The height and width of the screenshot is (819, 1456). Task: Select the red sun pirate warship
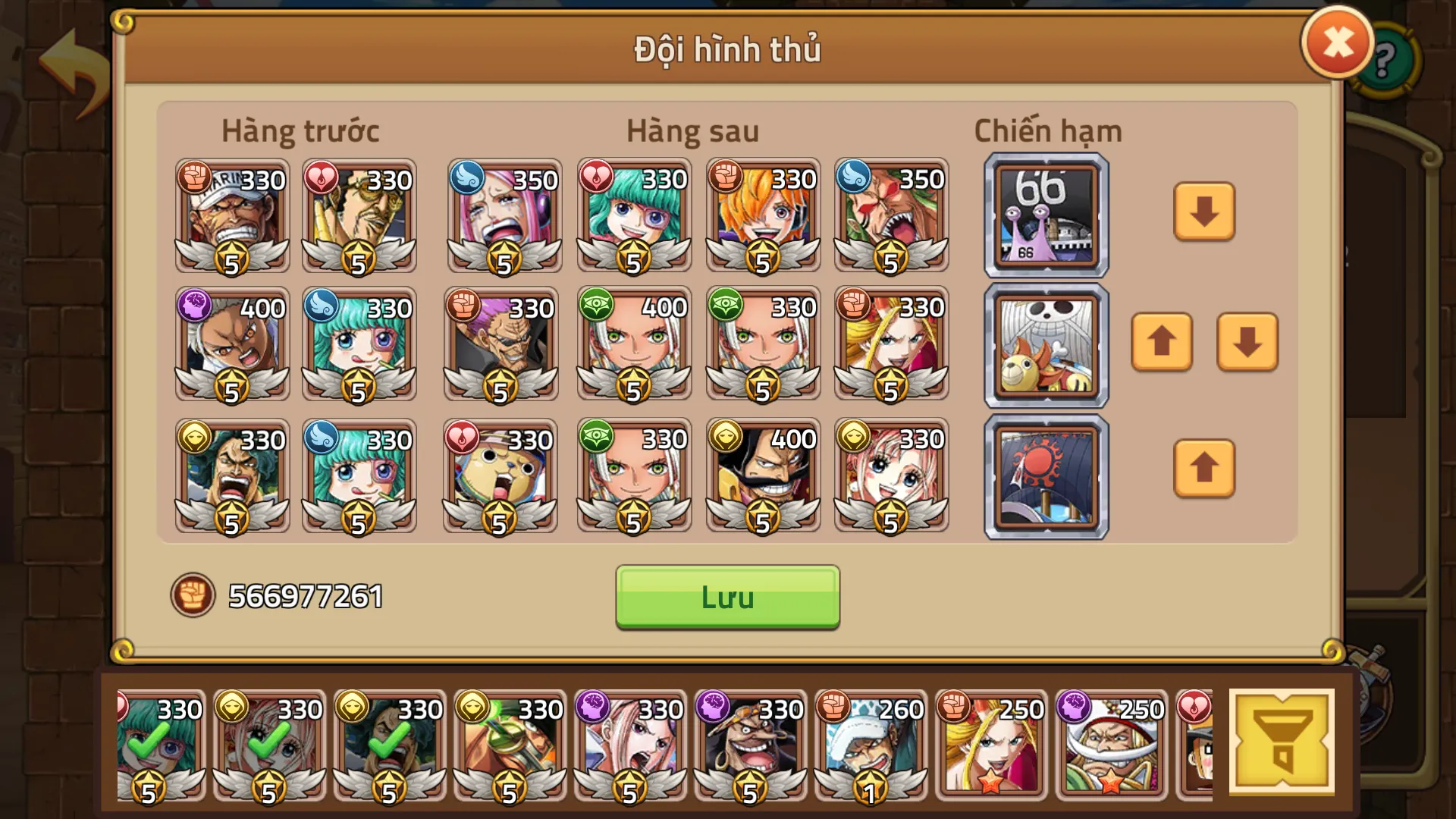1045,475
